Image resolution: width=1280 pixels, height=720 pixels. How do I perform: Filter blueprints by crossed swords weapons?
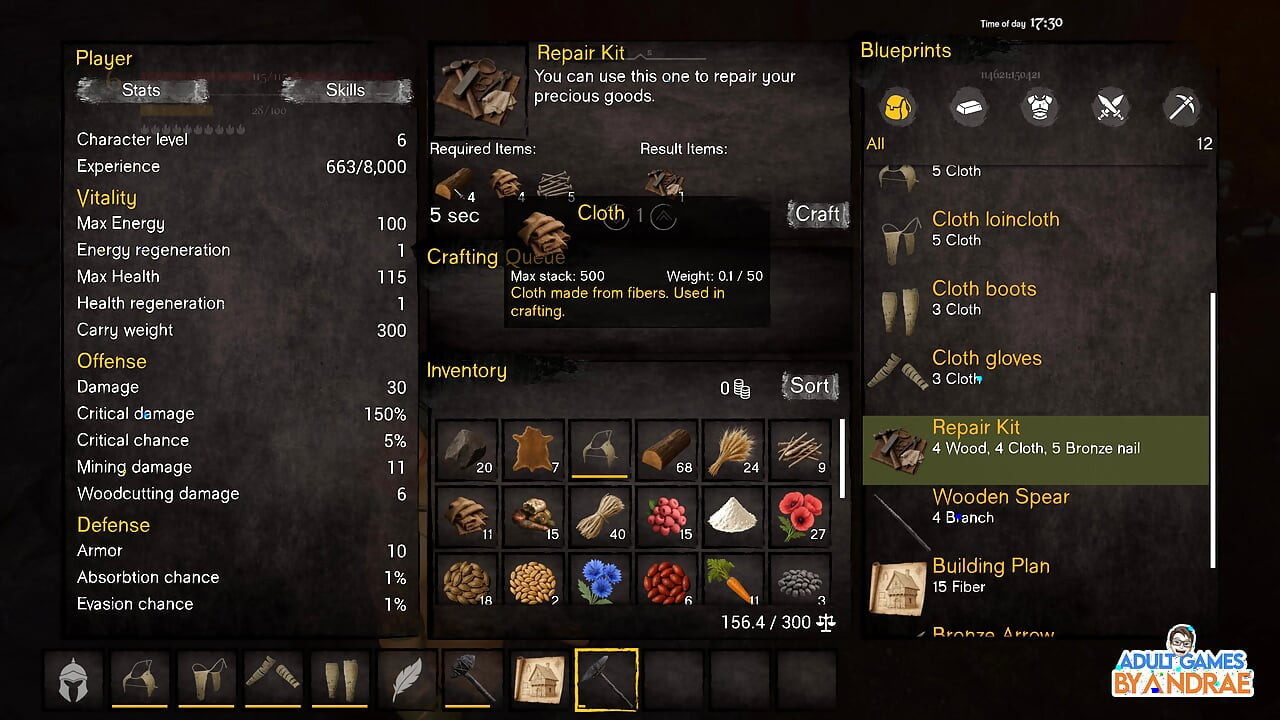(1111, 107)
